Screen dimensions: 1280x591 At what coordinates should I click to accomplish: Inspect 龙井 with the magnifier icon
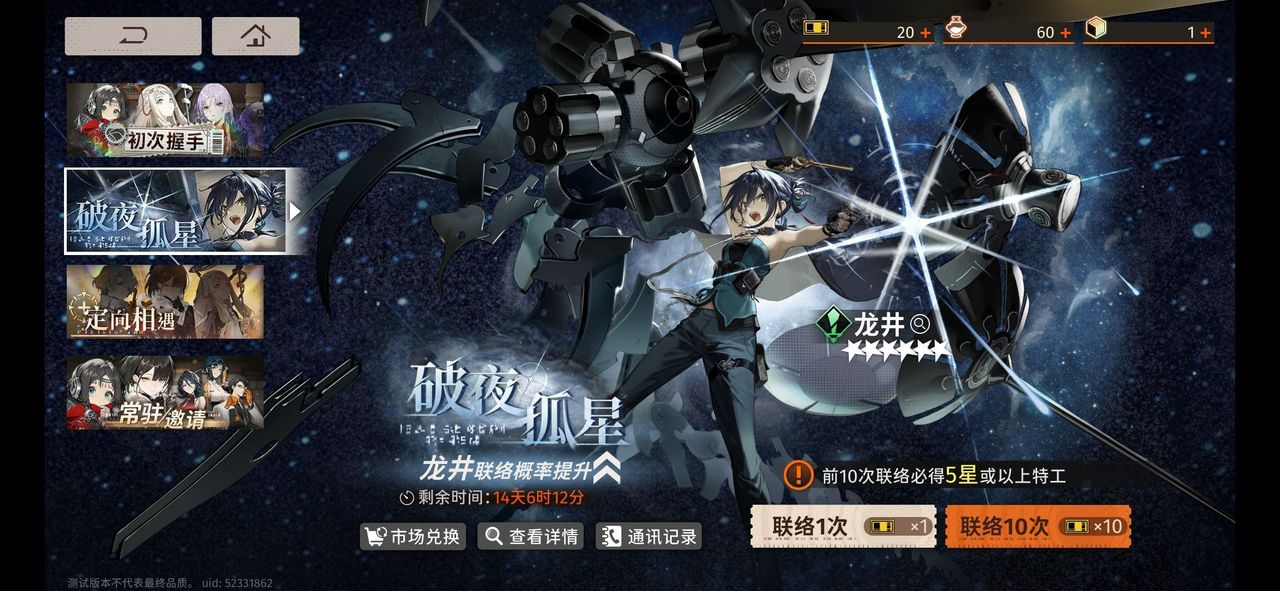(x=920, y=324)
